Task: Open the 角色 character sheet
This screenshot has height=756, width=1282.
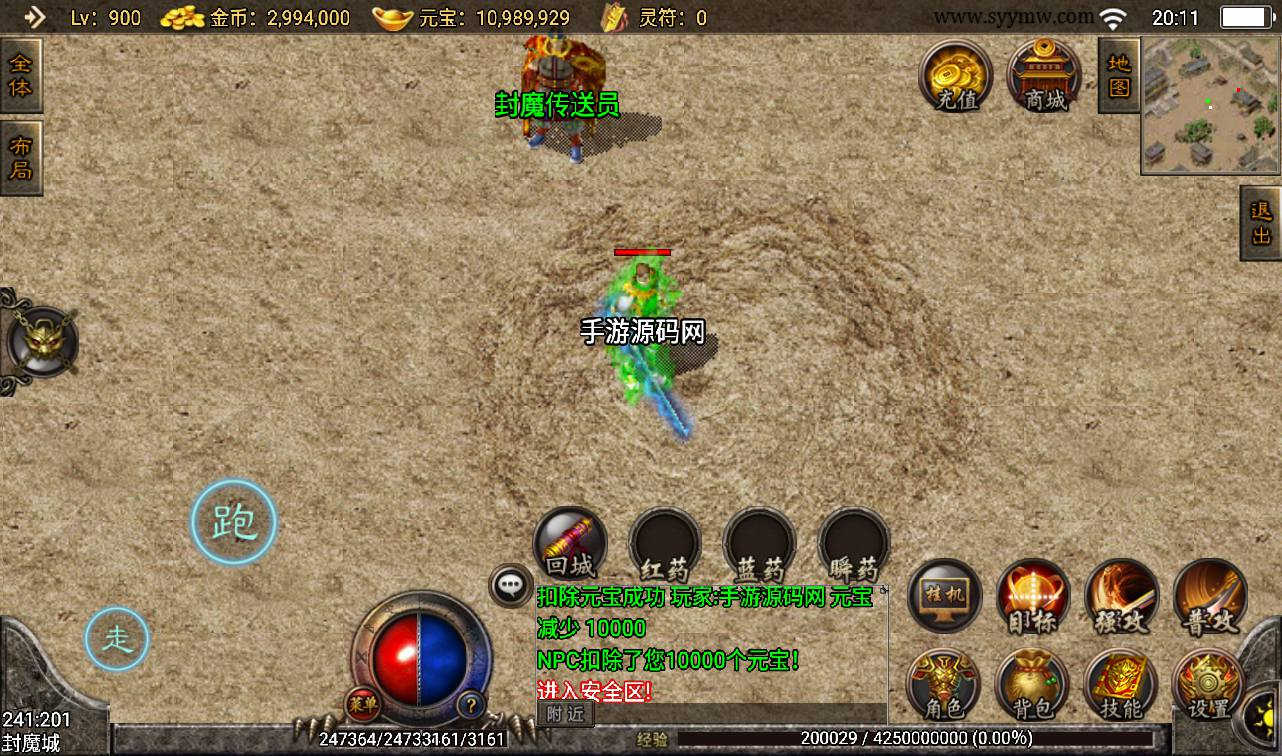Action: (x=943, y=685)
